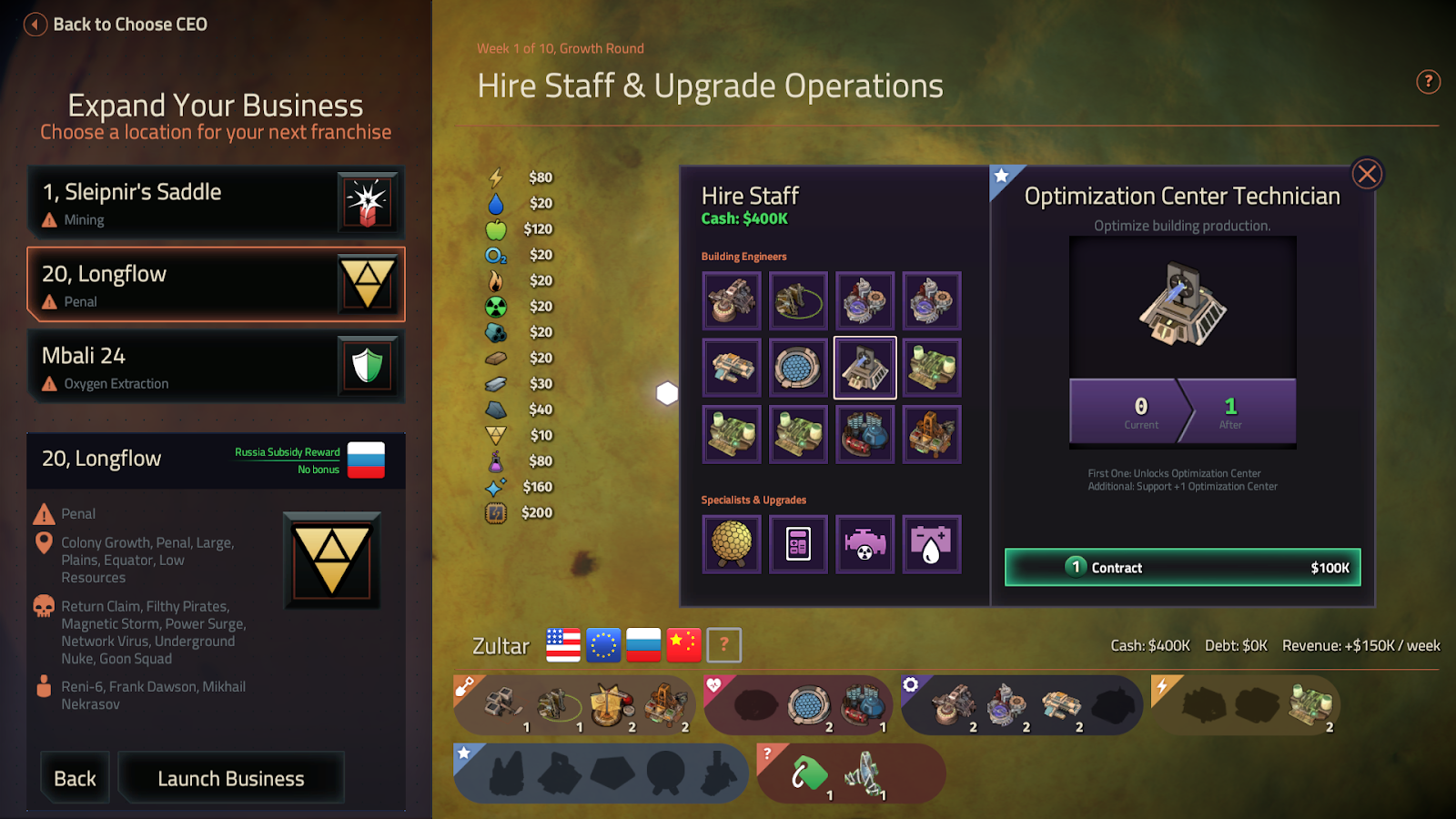Select the calculator upgrade tile
The width and height of the screenshot is (1456, 819).
click(798, 544)
